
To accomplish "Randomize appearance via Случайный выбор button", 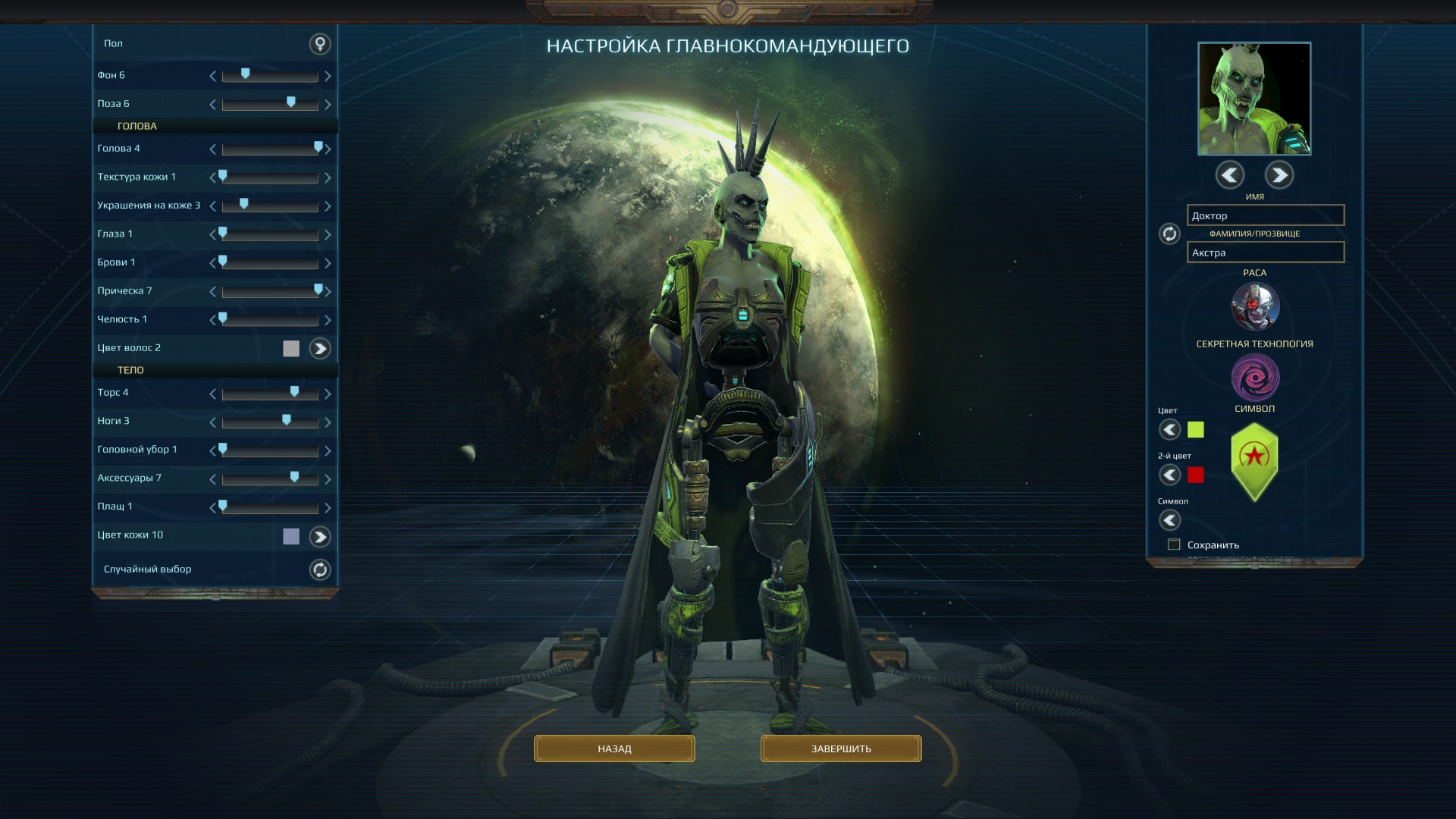I will pos(320,570).
